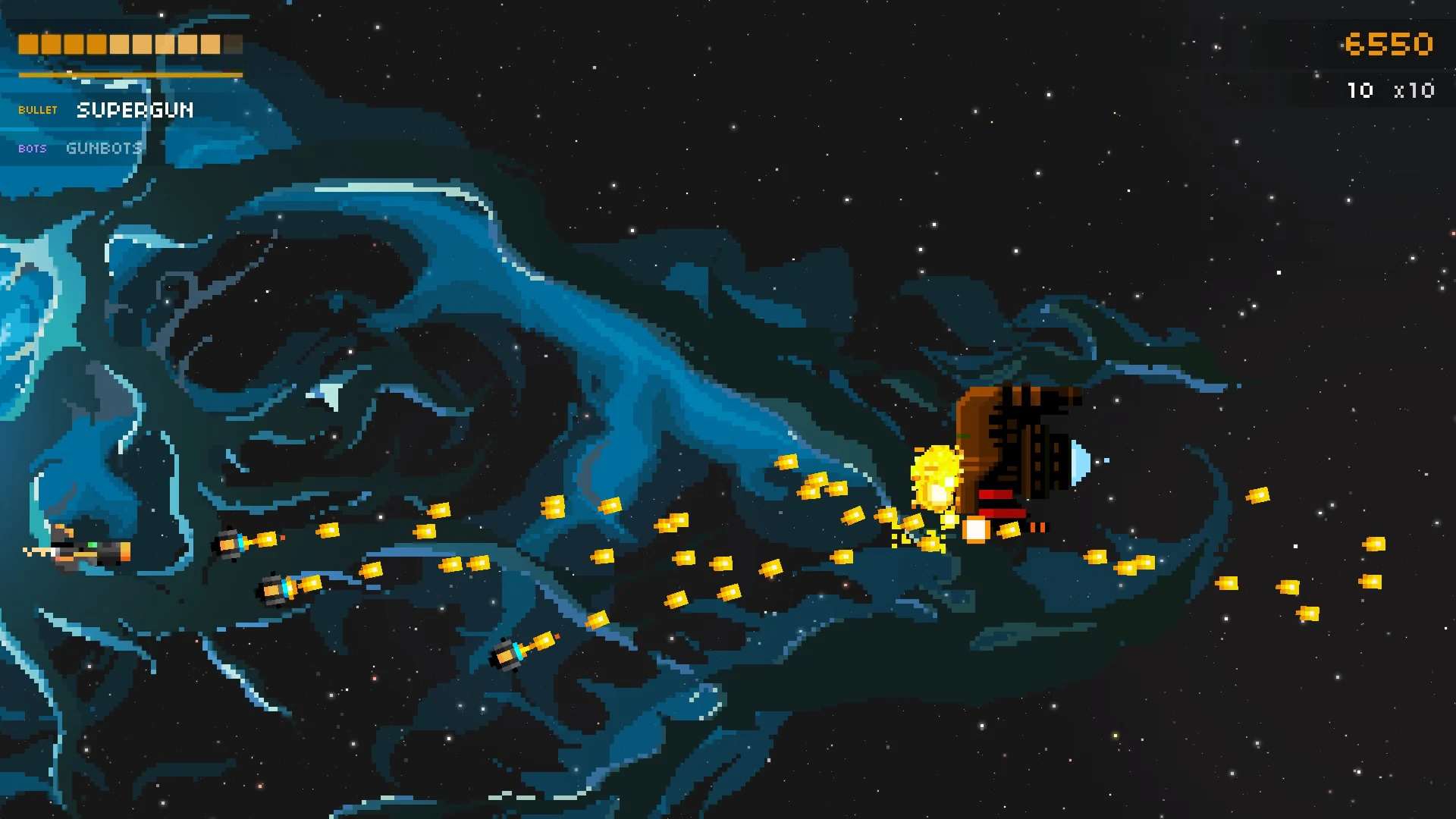1456x819 pixels.
Task: Switch to the GUNBOTS weapon label
Action: [104, 148]
